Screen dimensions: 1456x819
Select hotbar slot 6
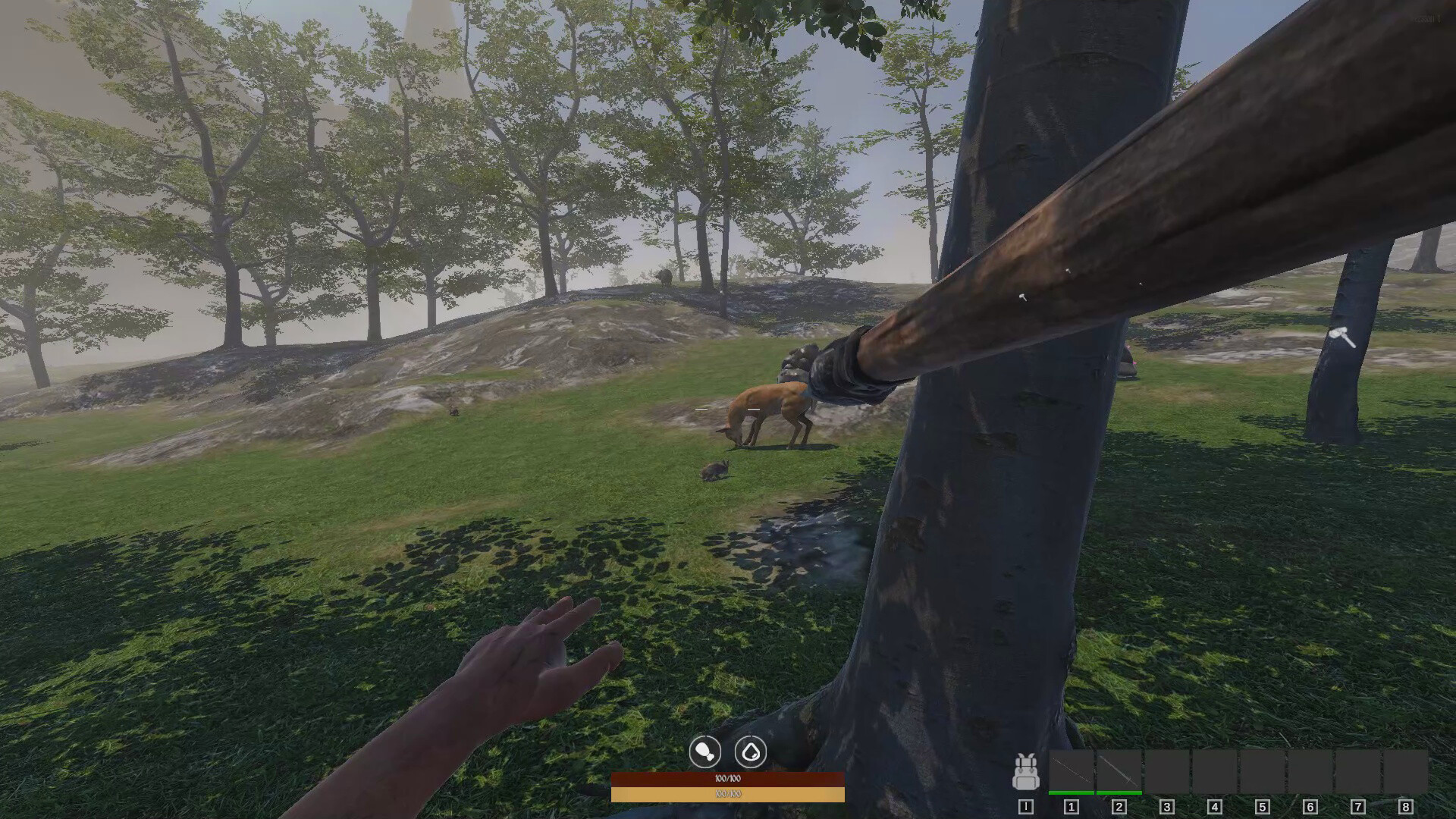point(1310,772)
